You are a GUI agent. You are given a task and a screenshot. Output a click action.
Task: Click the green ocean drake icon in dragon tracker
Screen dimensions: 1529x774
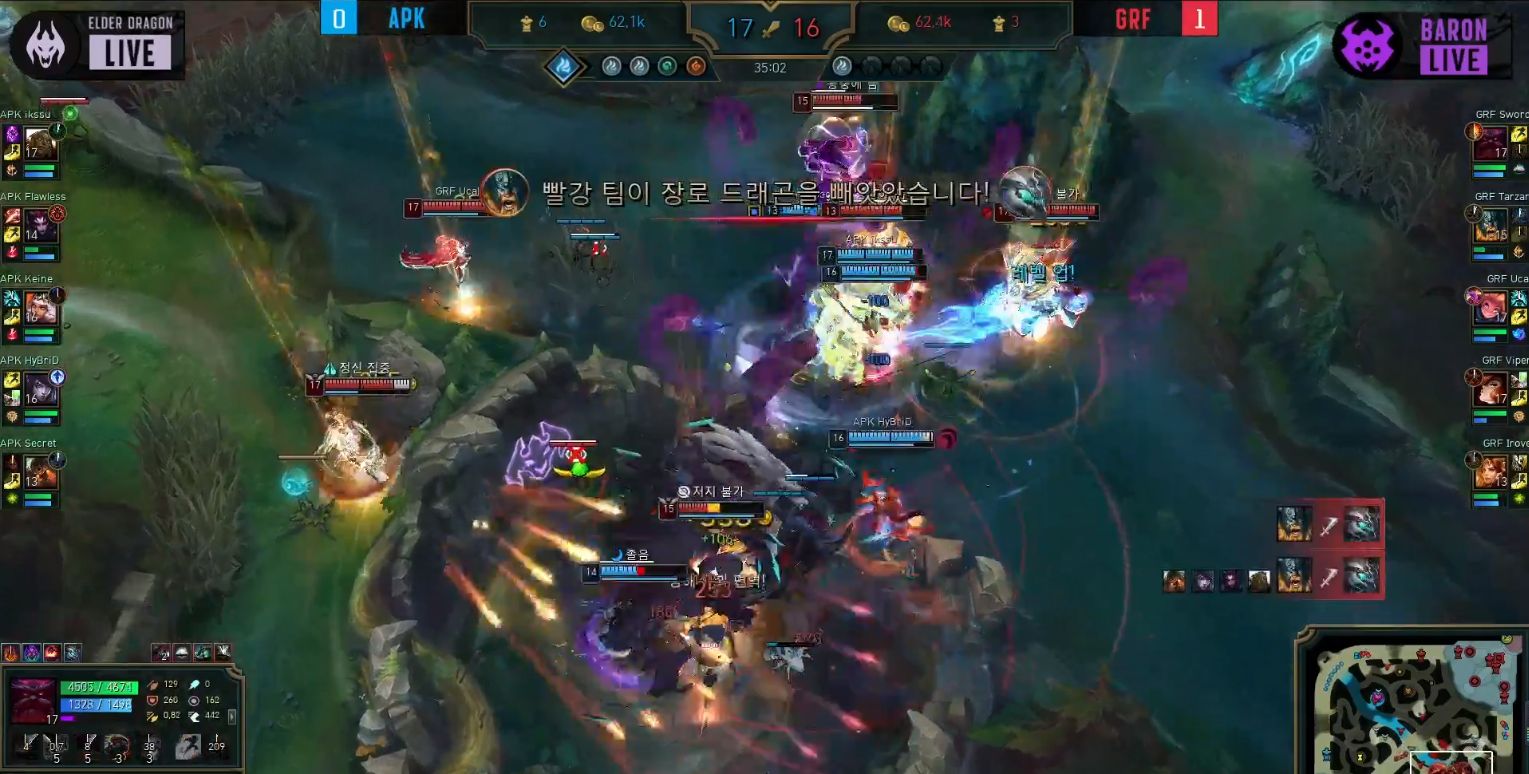(x=666, y=66)
